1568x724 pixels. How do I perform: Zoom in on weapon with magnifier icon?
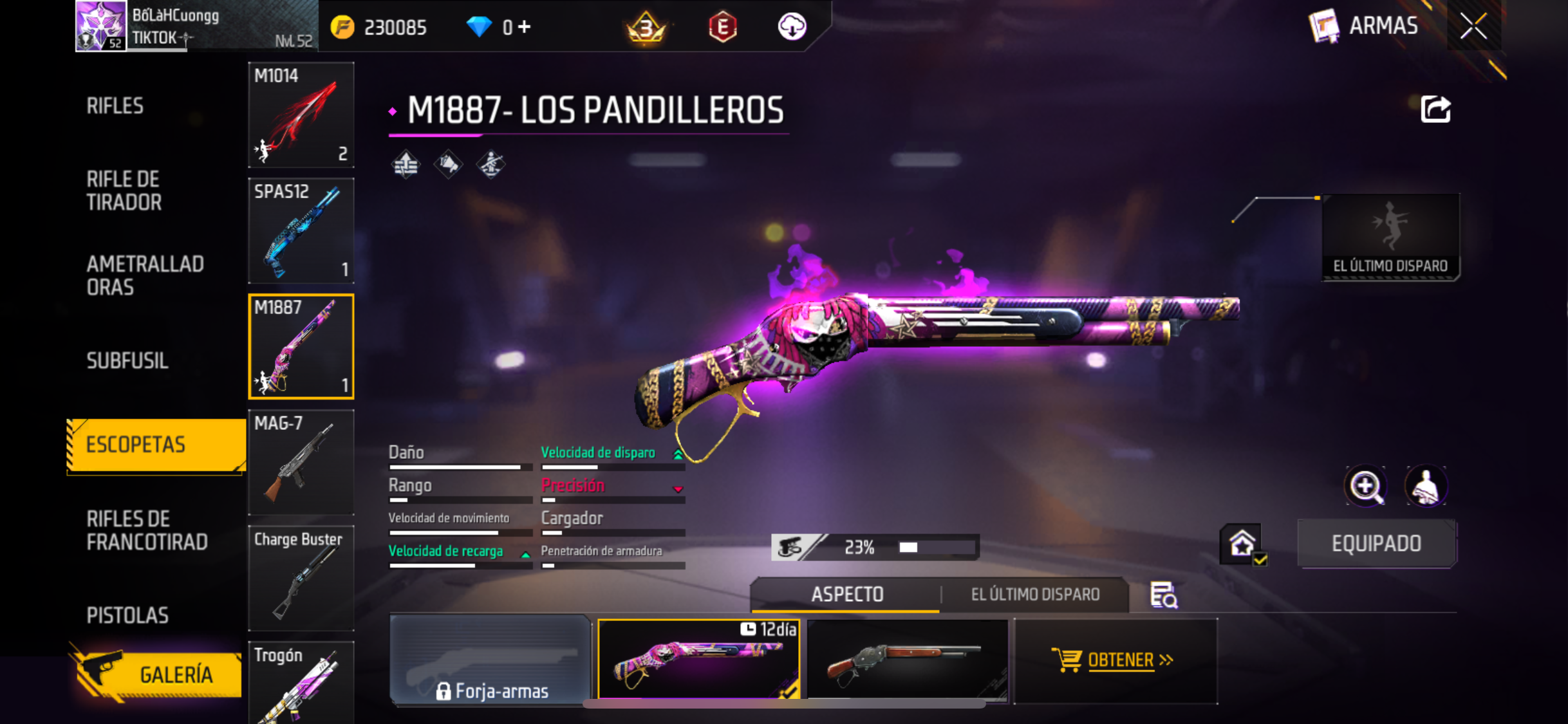pos(1365,487)
